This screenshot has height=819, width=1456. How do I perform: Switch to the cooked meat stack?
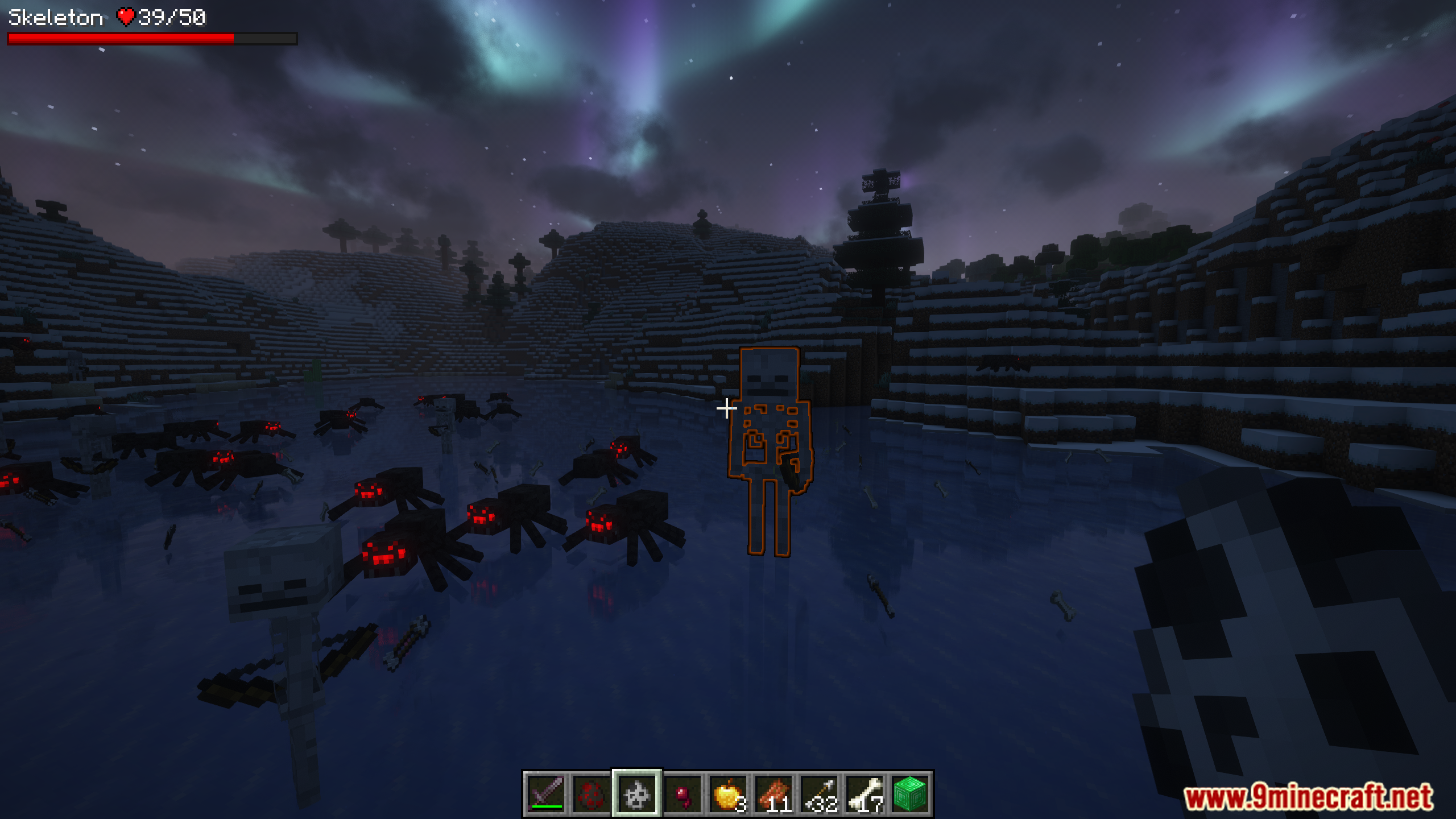pos(773,793)
